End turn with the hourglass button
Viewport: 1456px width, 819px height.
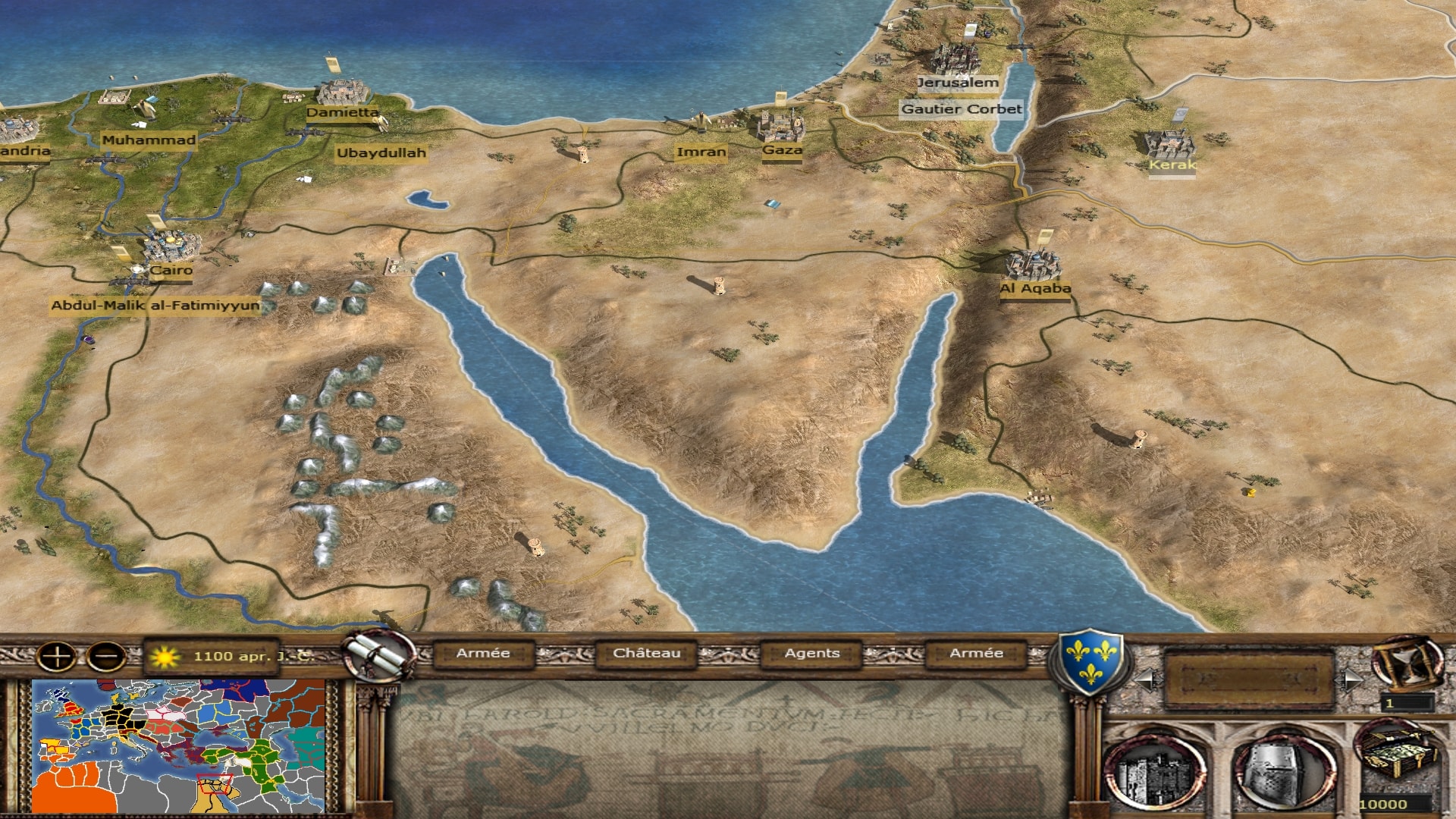tap(1407, 661)
